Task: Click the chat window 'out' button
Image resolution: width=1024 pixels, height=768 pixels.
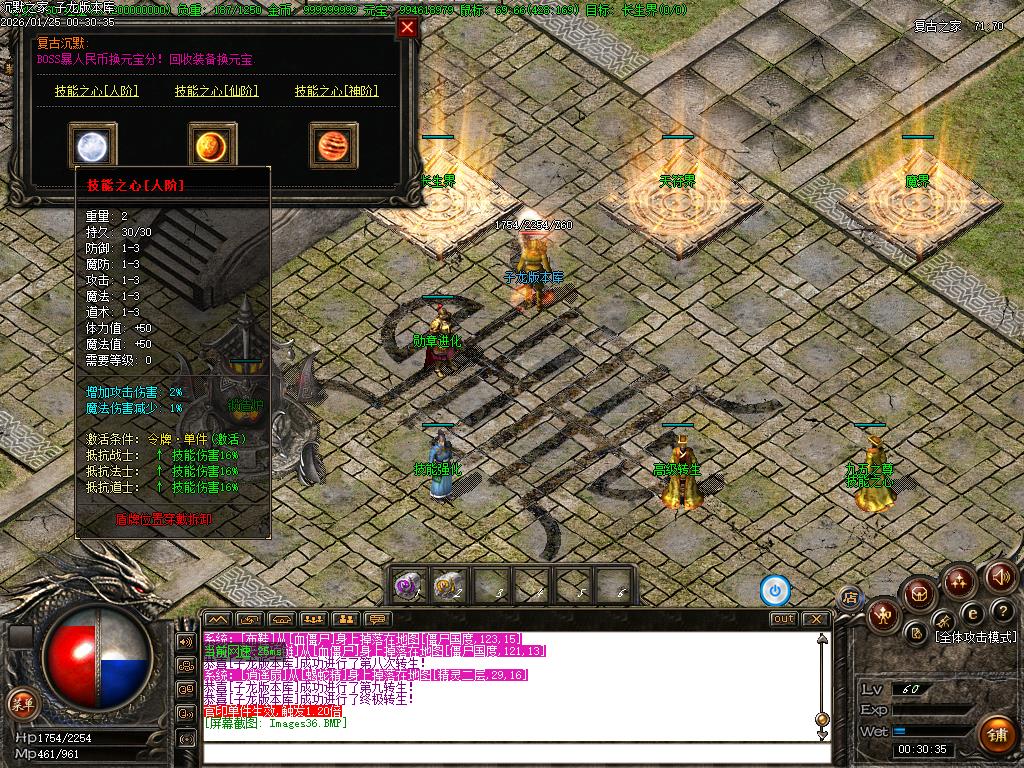Action: pos(784,619)
